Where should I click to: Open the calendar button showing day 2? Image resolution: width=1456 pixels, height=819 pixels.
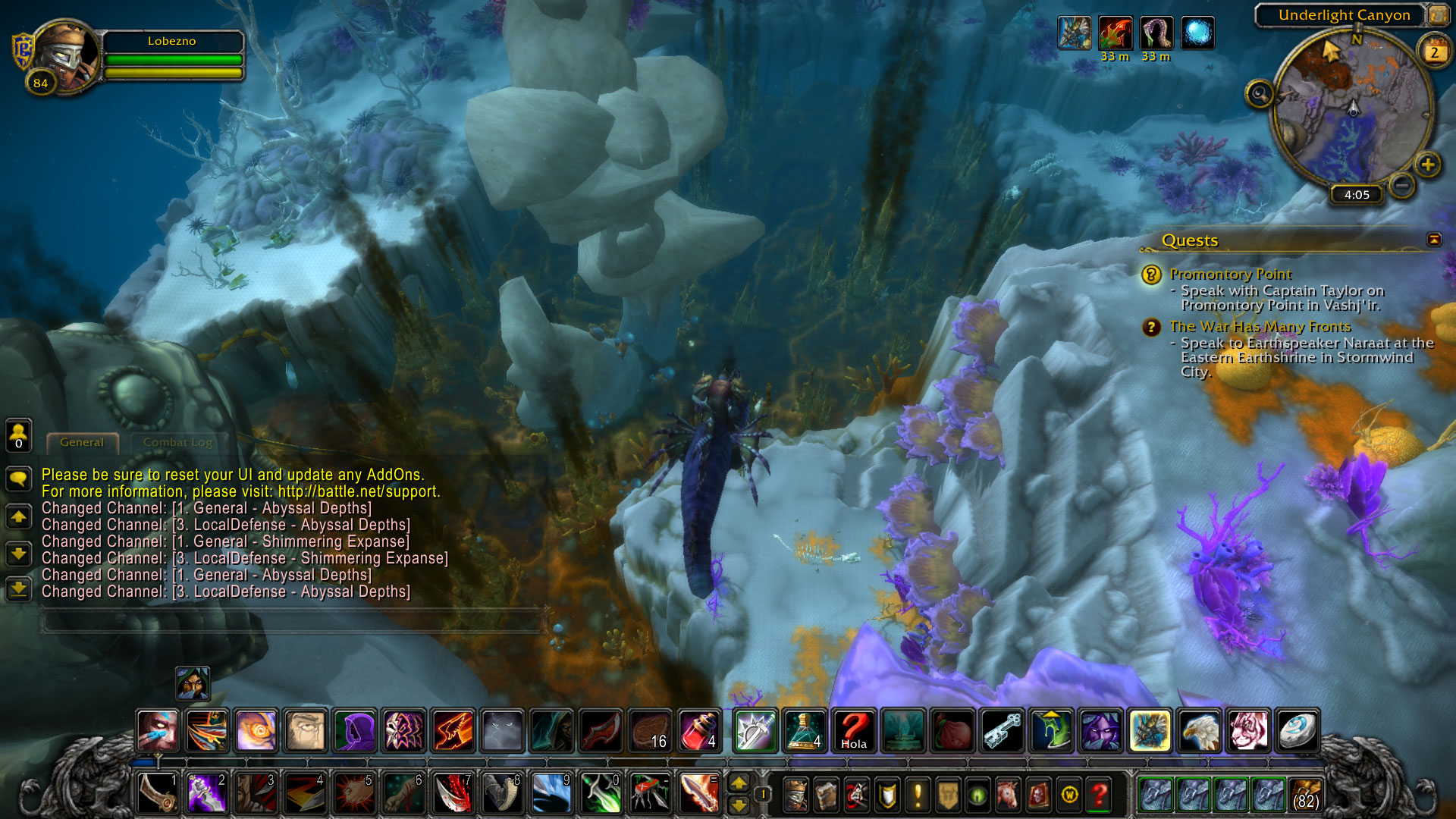tap(1433, 52)
